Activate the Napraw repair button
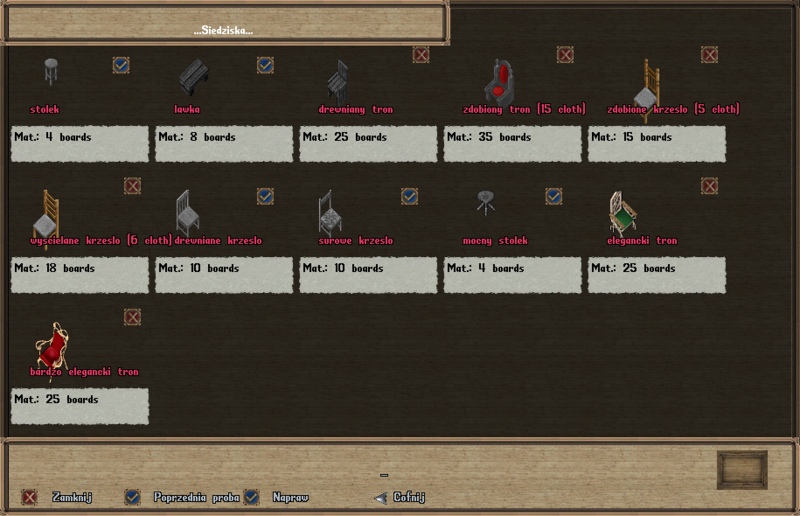 click(x=252, y=497)
